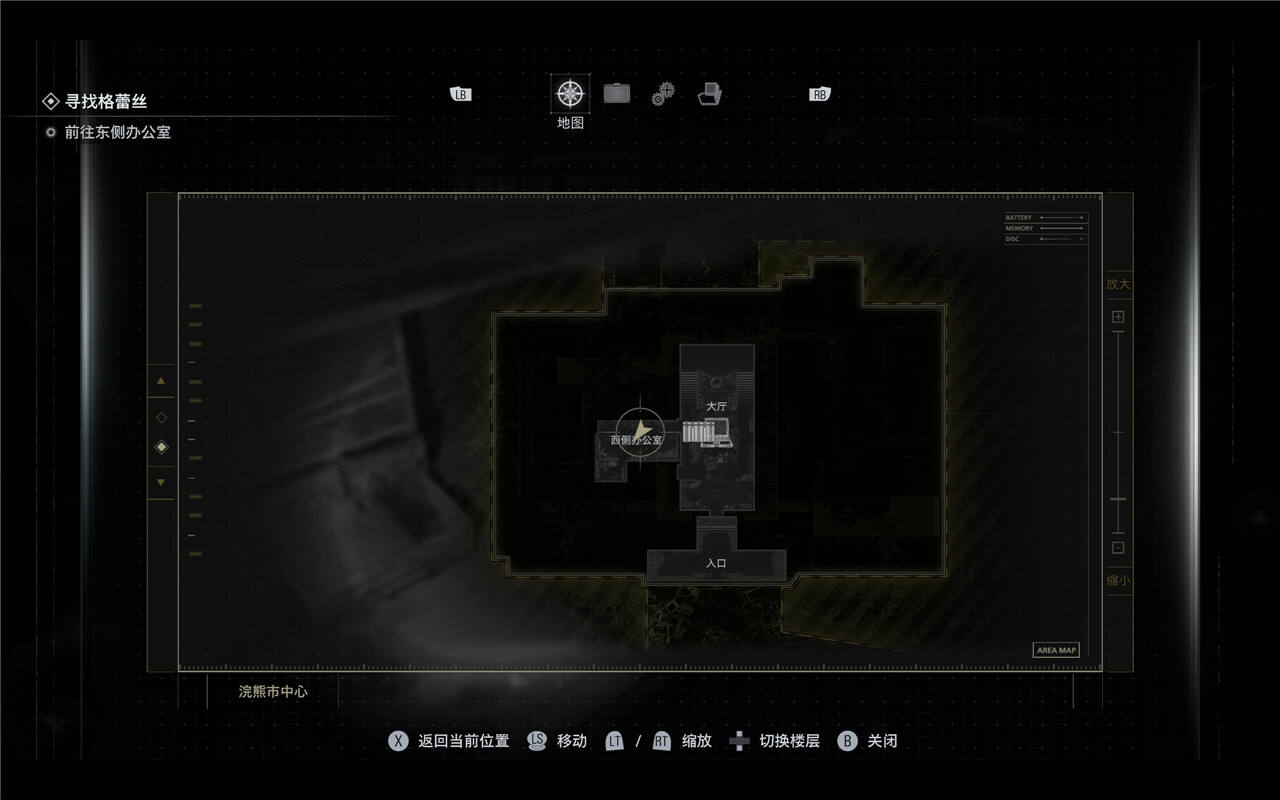Viewport: 1280px width, 800px height.
Task: Click the map zoom slider handle
Action: click(1118, 498)
